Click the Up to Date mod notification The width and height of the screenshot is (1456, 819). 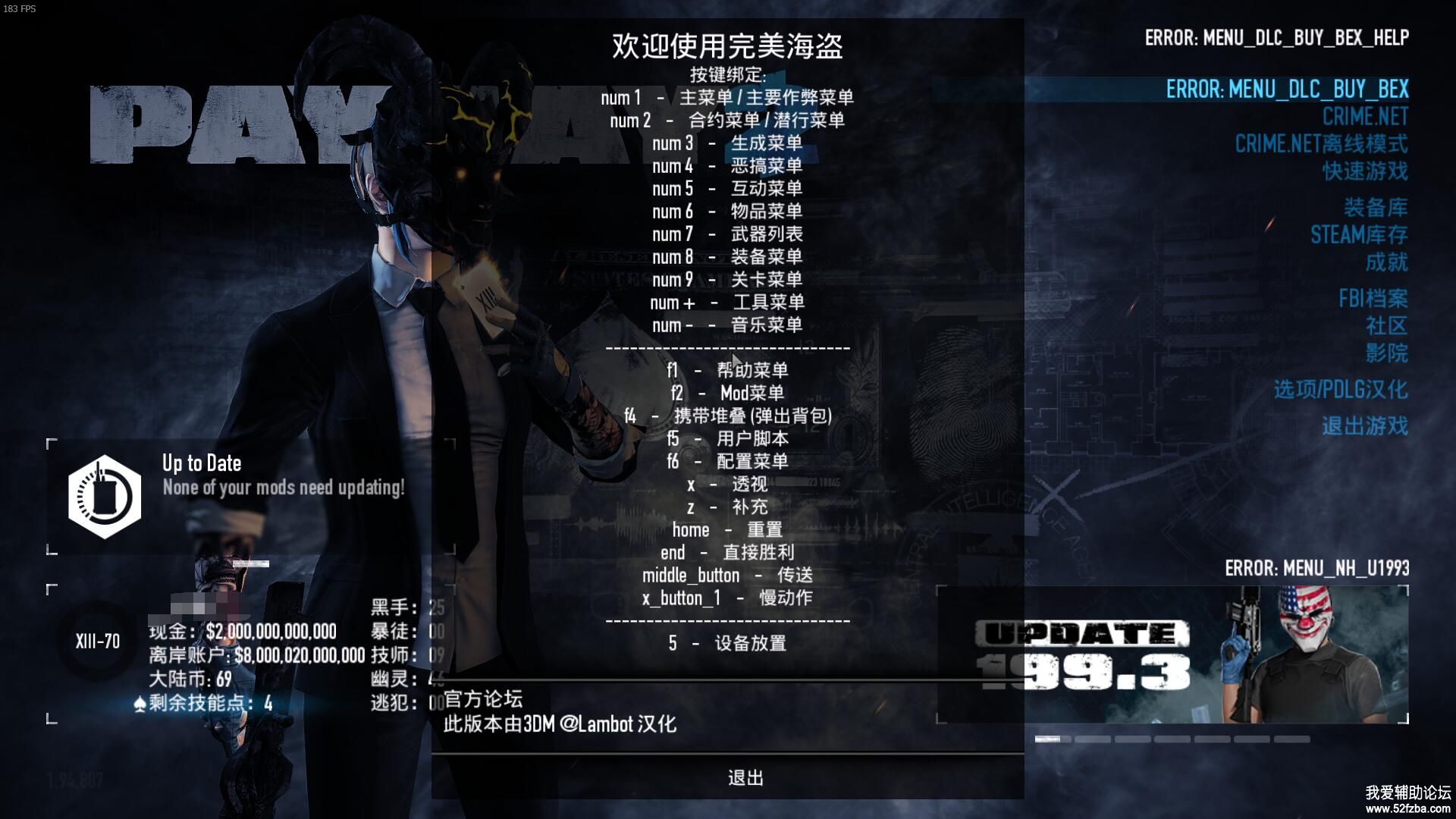coord(250,497)
